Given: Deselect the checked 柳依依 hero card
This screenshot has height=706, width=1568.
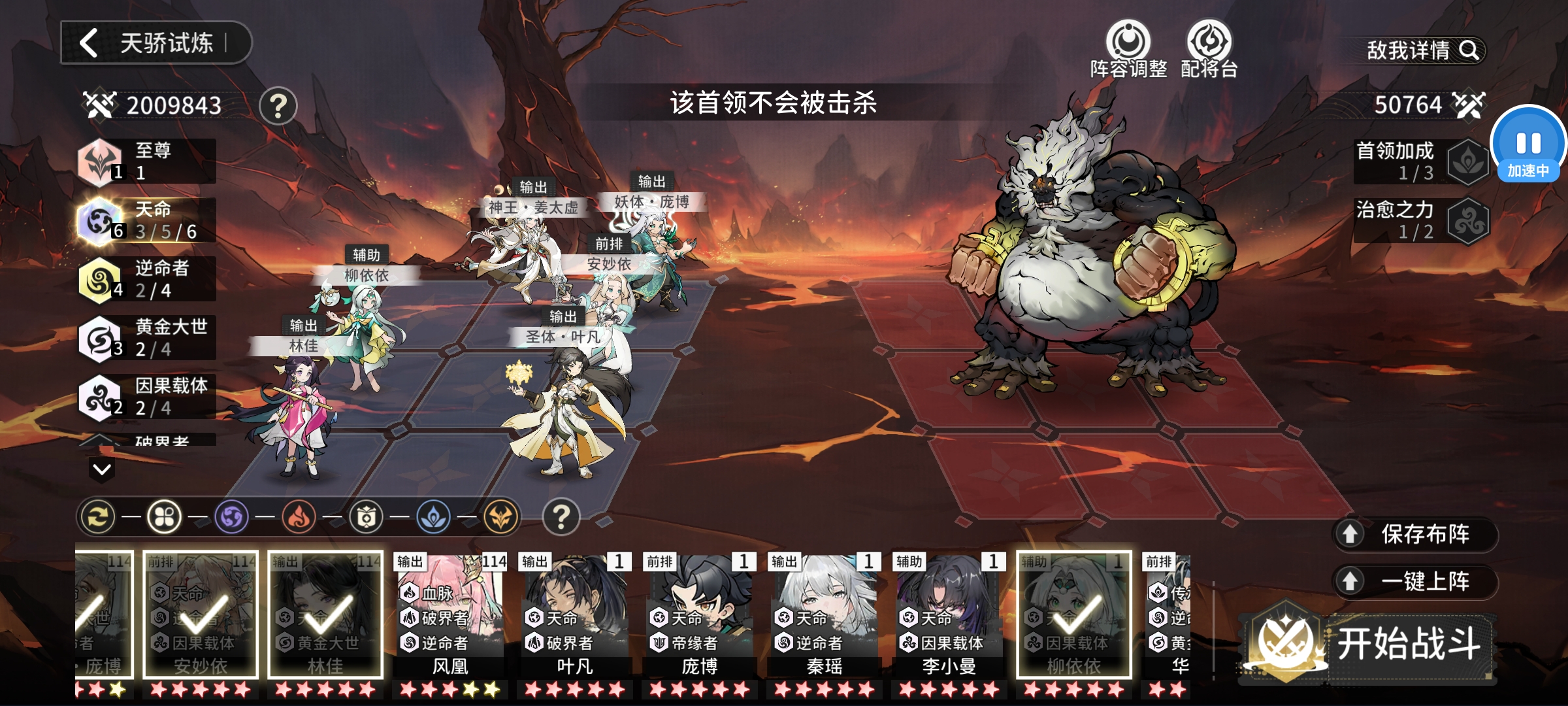Looking at the screenshot, I should tap(1074, 616).
